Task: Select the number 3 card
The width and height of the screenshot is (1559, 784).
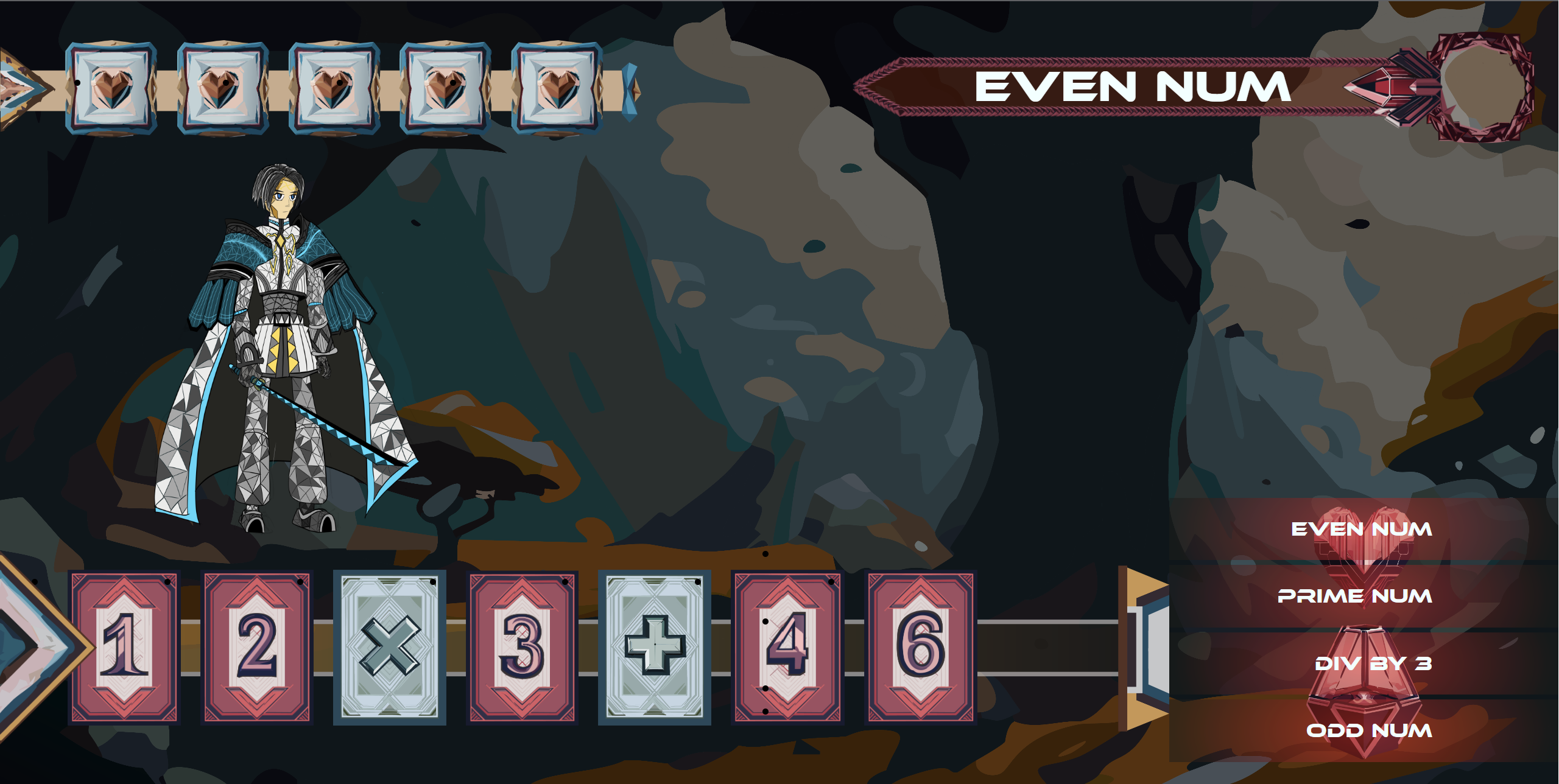Action: pyautogui.click(x=522, y=647)
